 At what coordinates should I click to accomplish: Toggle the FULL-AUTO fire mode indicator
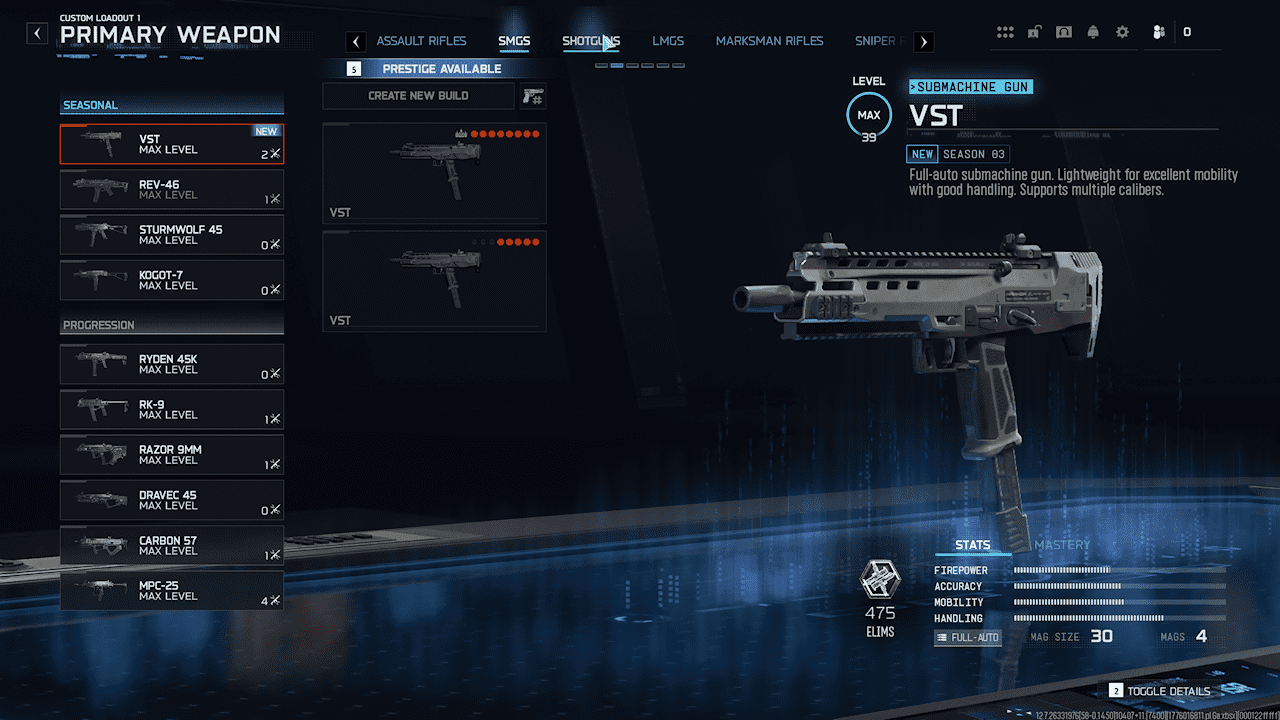point(967,636)
